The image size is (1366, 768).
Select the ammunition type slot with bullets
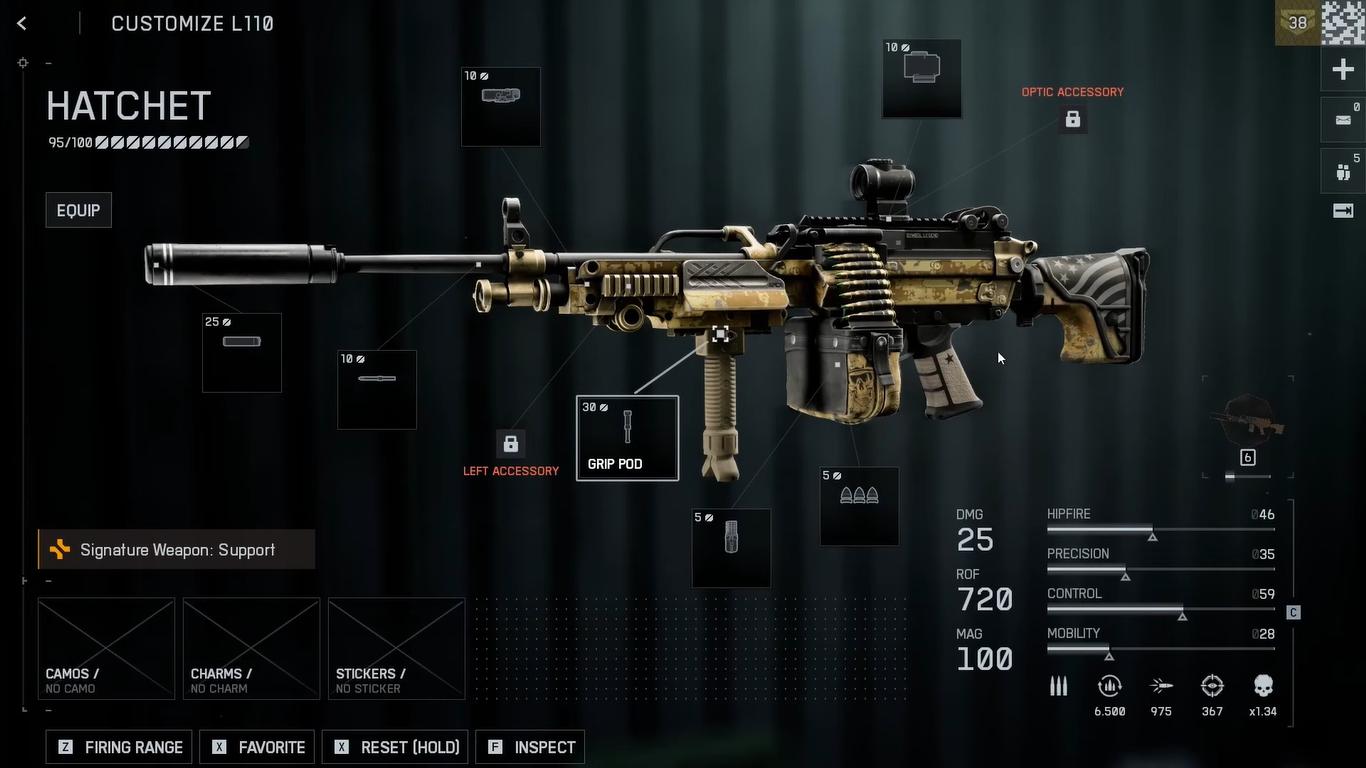[859, 506]
